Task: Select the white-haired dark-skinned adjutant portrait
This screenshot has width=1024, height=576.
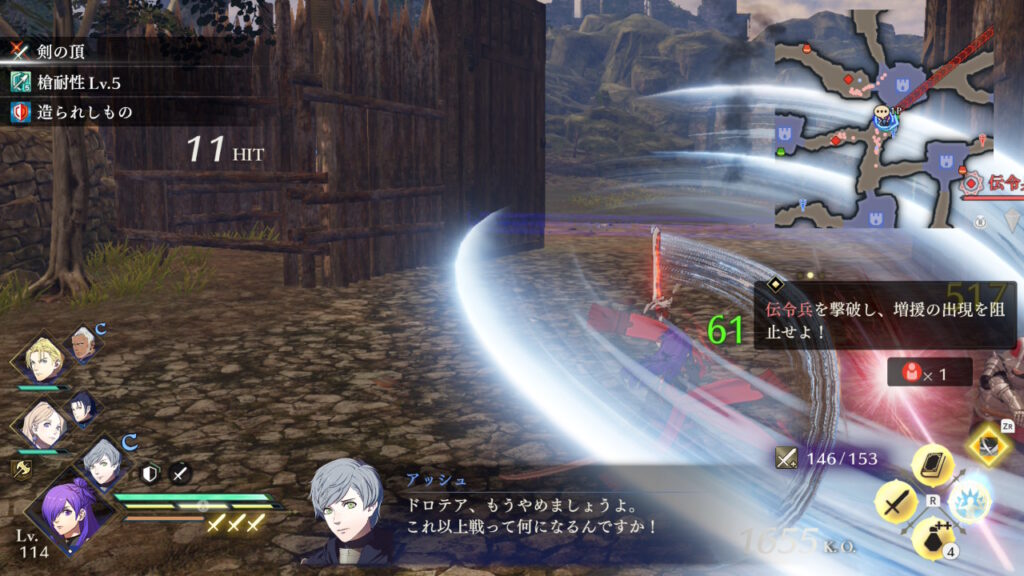Action: click(82, 345)
